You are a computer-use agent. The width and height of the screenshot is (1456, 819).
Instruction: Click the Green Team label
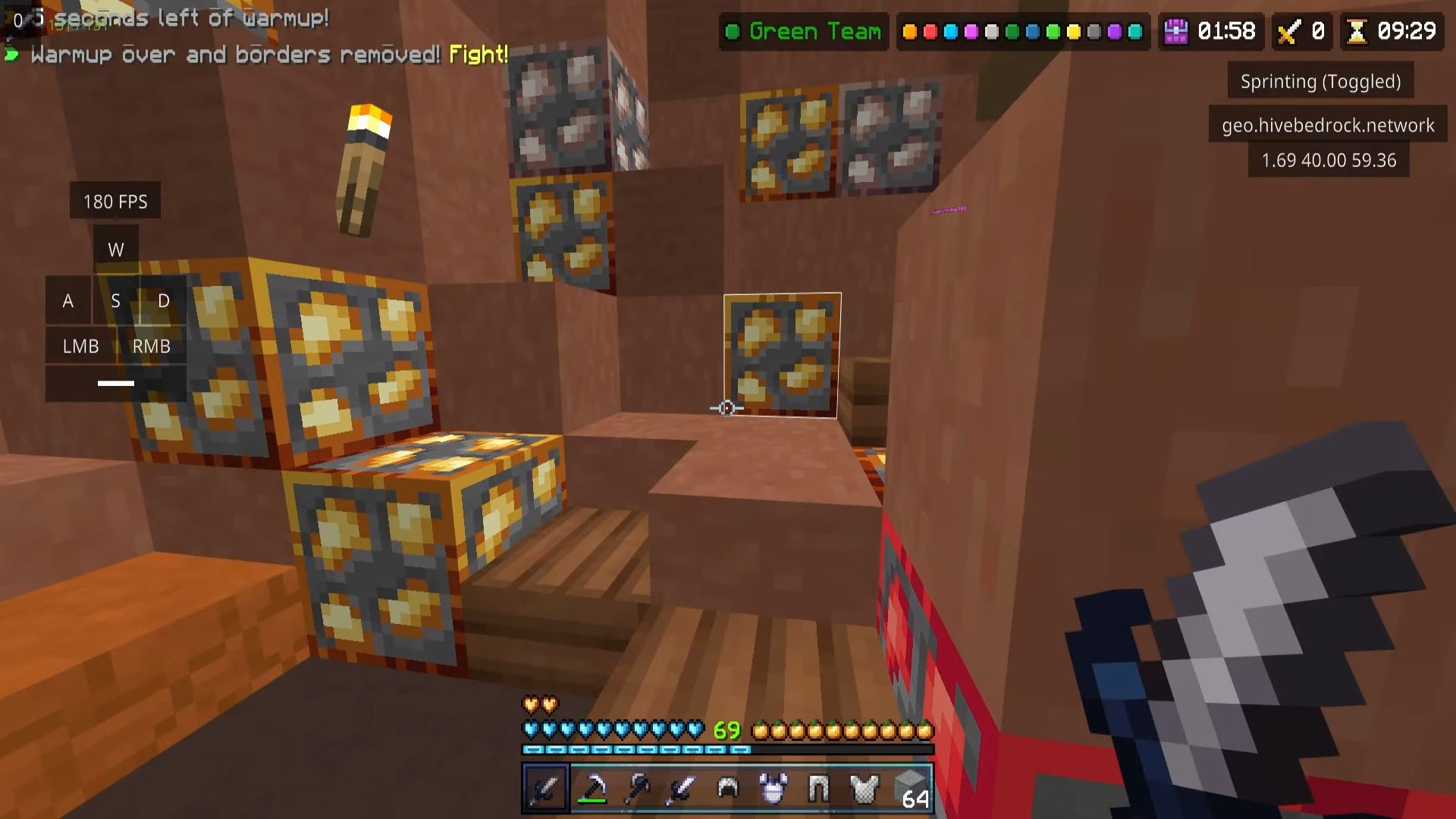coord(815,32)
